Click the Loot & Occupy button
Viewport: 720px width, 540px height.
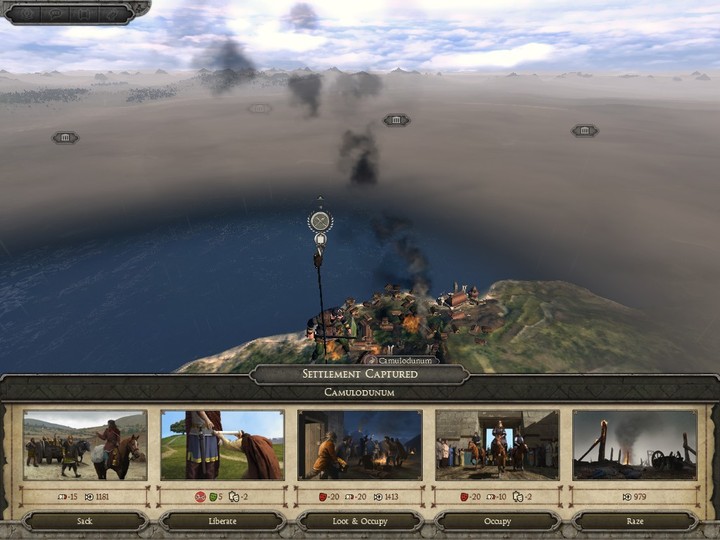[360, 521]
